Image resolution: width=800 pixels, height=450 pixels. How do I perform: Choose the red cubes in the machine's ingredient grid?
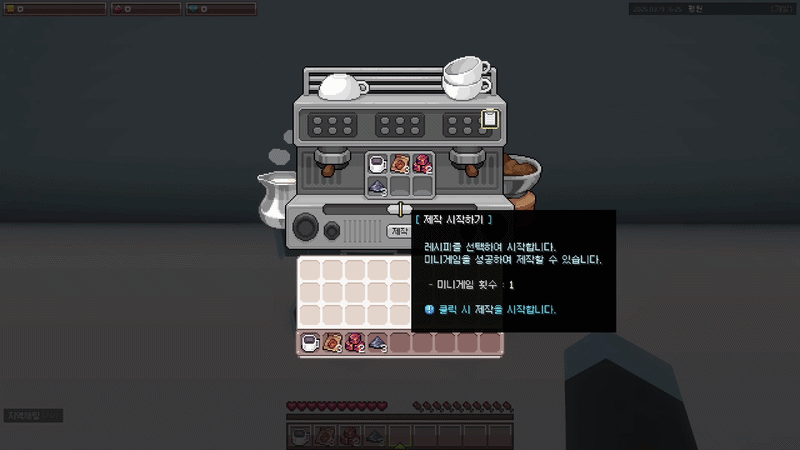421,163
